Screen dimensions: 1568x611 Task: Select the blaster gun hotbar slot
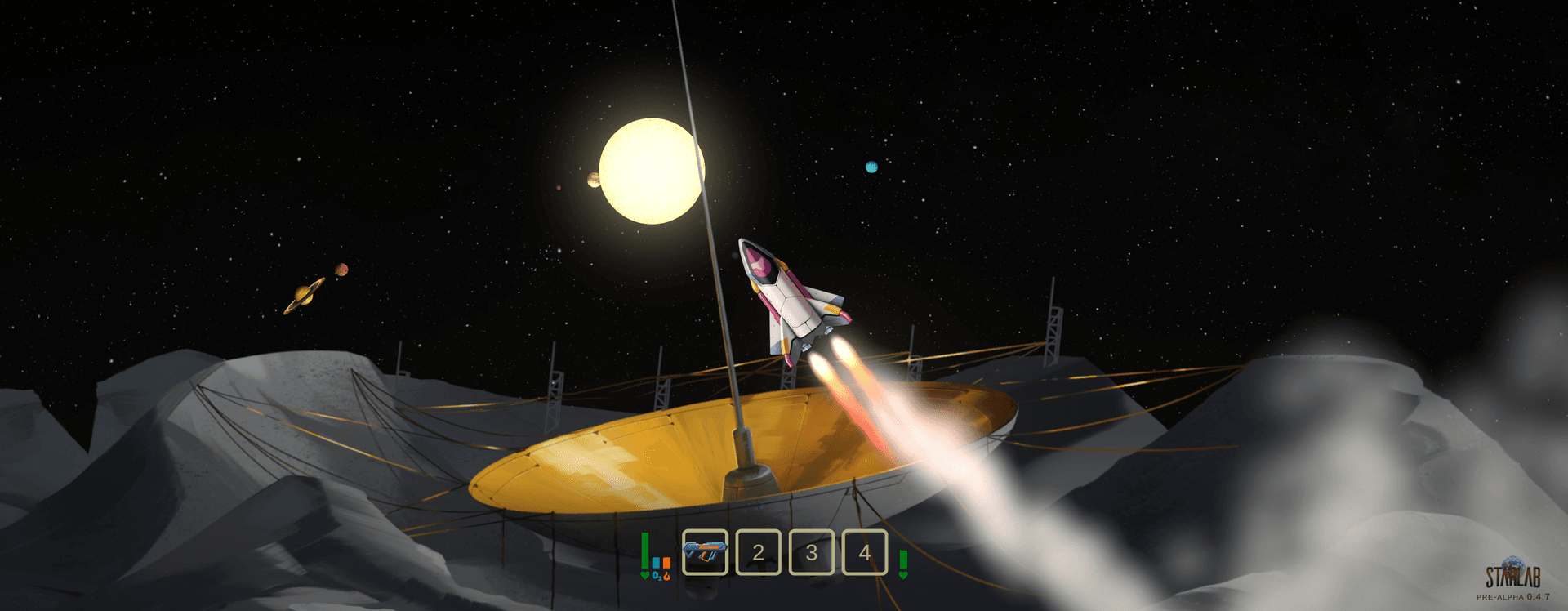(x=705, y=552)
